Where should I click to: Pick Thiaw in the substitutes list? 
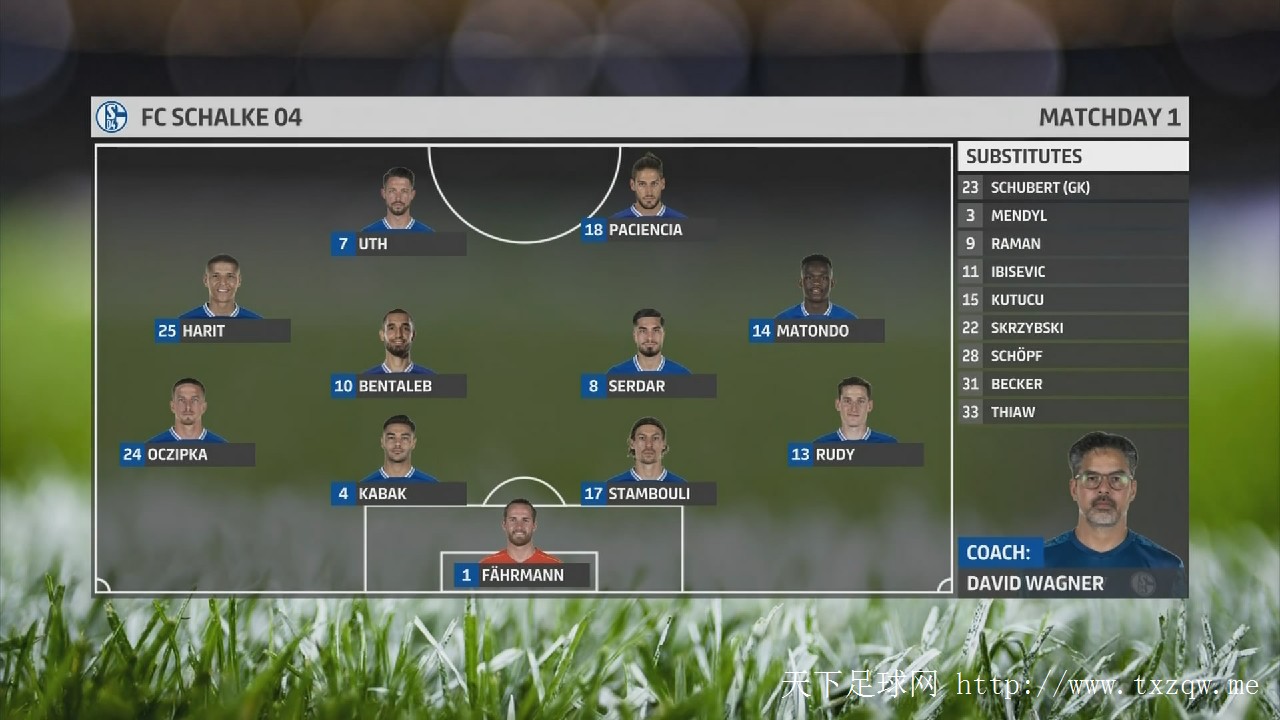pyautogui.click(x=1073, y=412)
